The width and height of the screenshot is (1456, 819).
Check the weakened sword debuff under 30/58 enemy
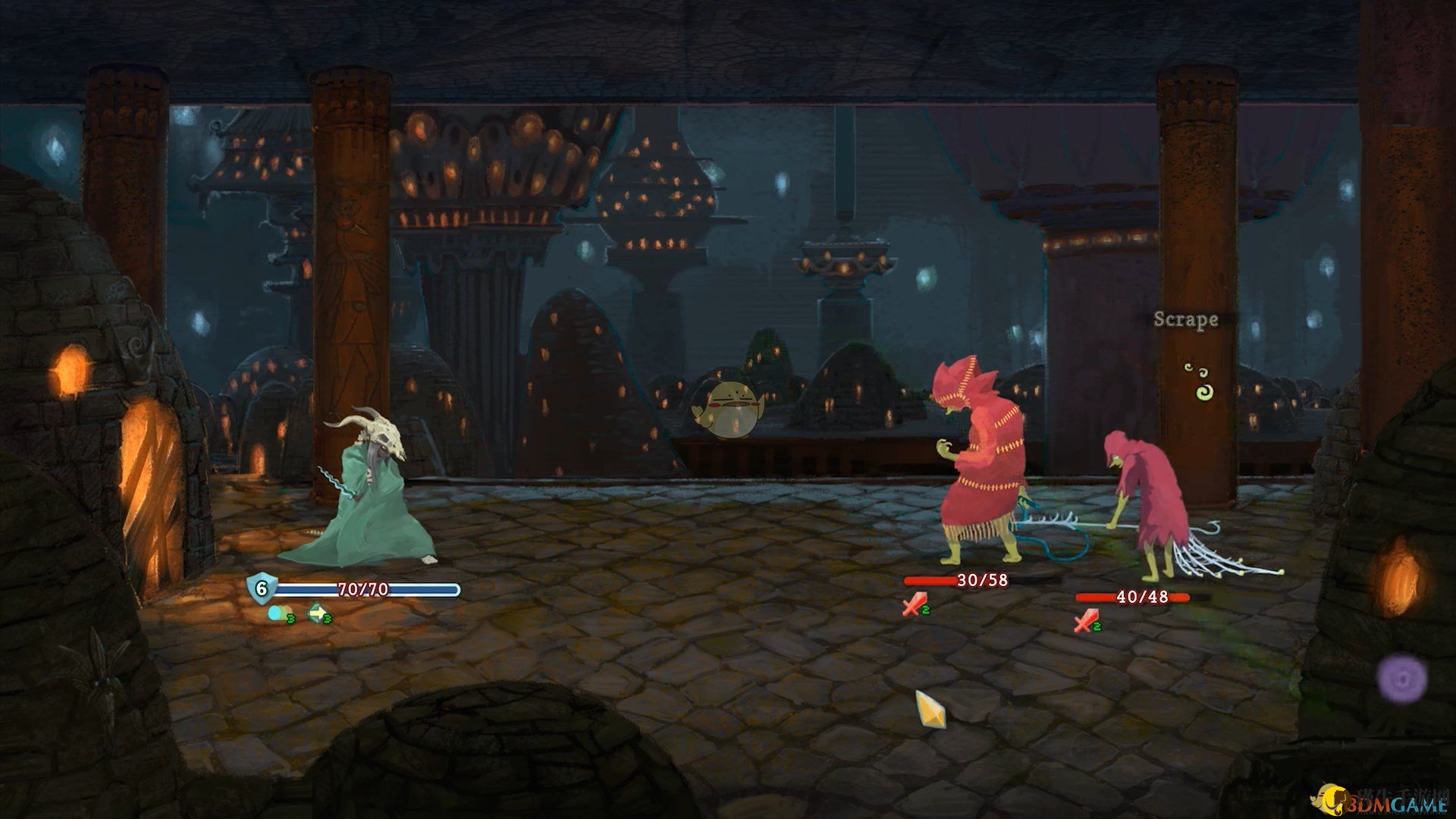(x=915, y=605)
